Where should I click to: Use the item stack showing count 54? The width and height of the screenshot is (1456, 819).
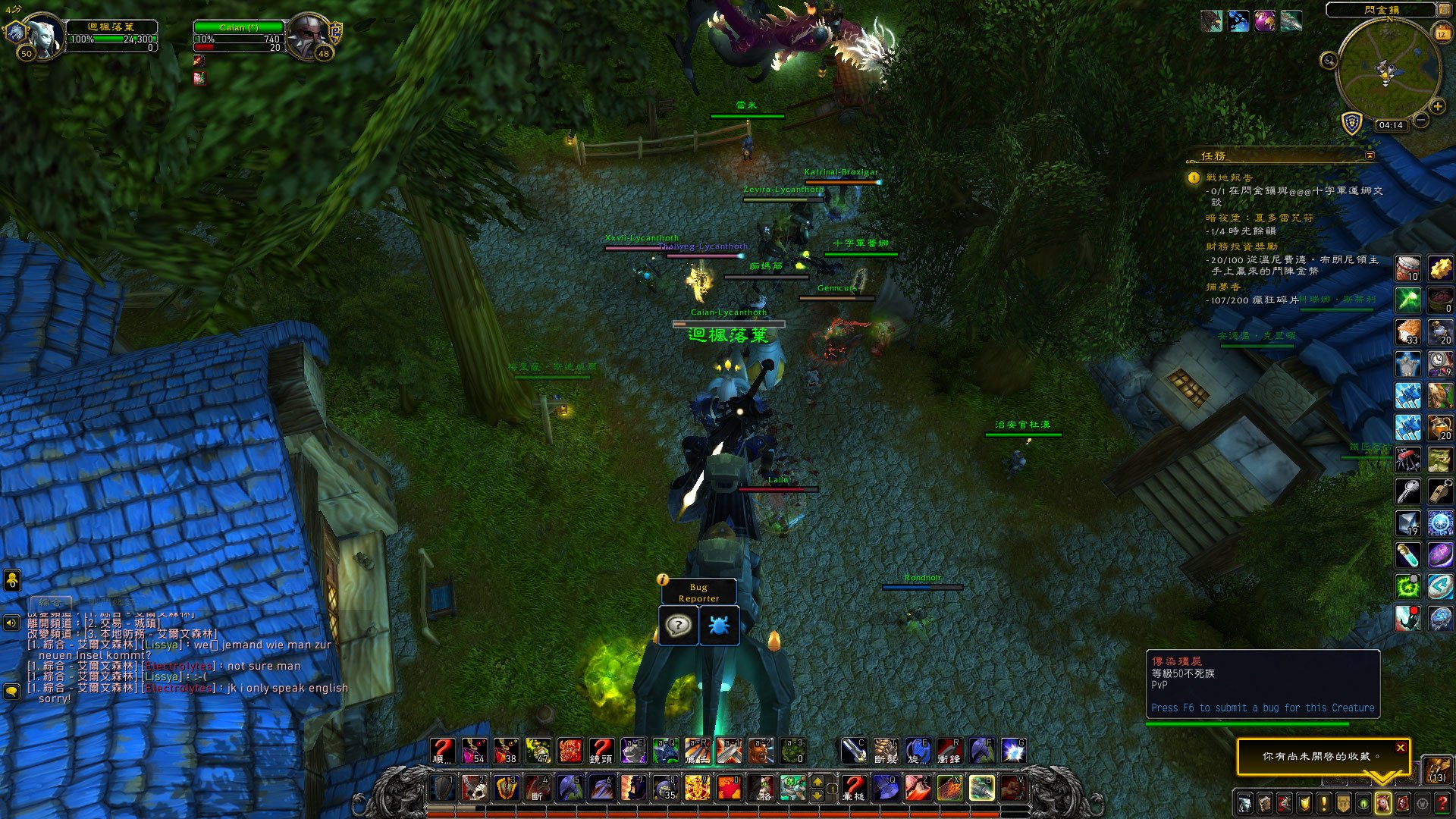click(x=475, y=751)
